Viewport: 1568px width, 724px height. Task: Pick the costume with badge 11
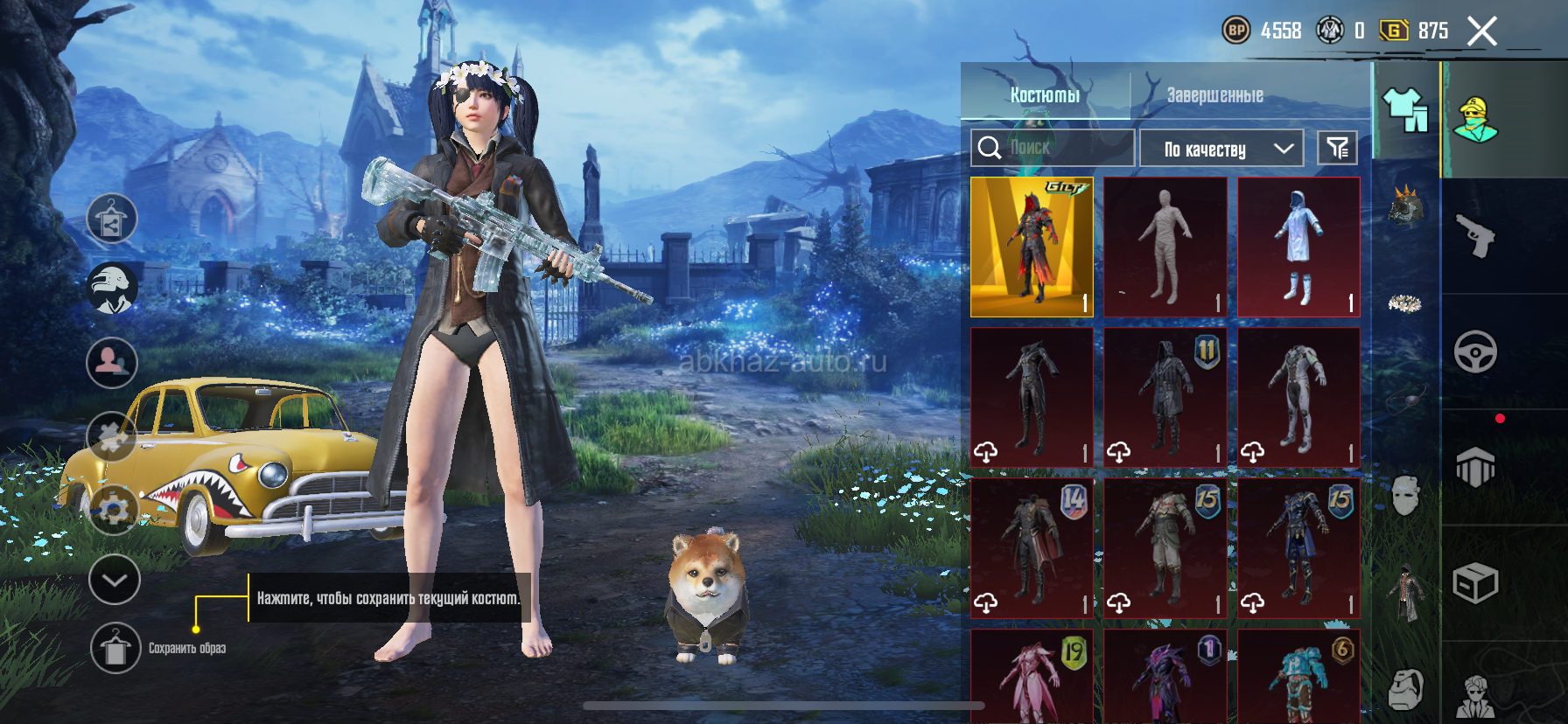coord(1165,397)
